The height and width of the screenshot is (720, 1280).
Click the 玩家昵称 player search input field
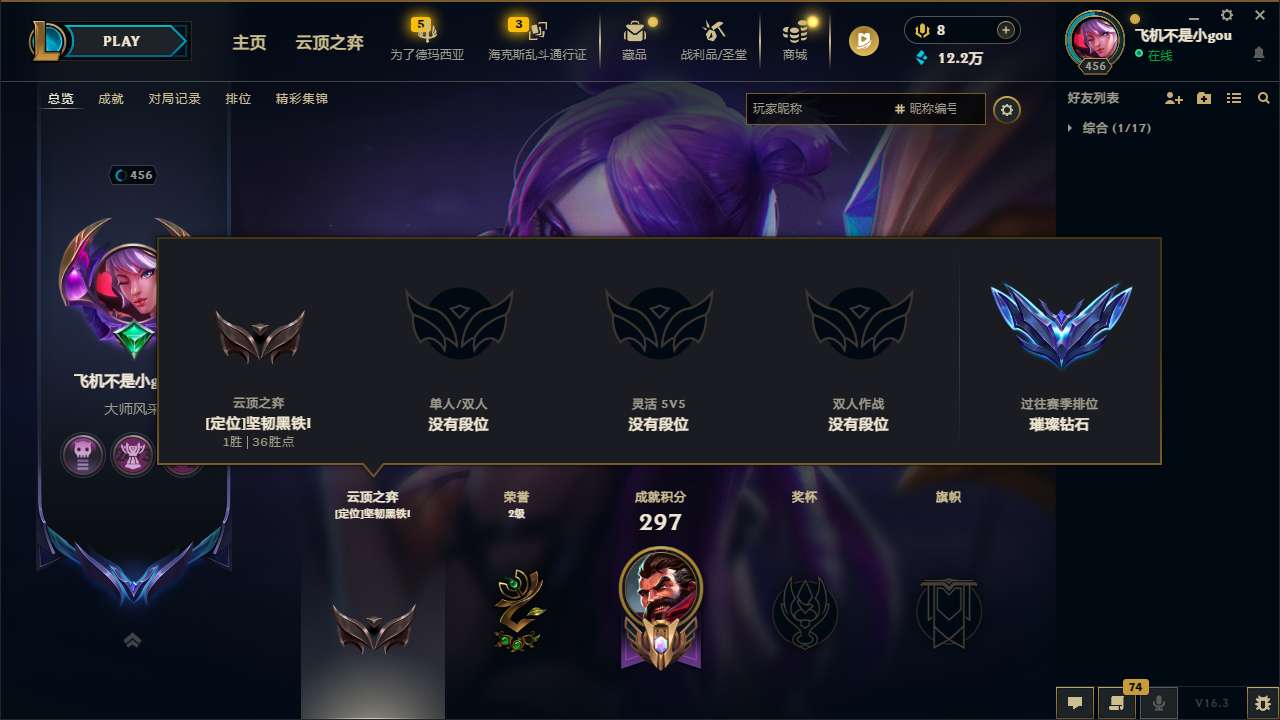click(x=820, y=109)
